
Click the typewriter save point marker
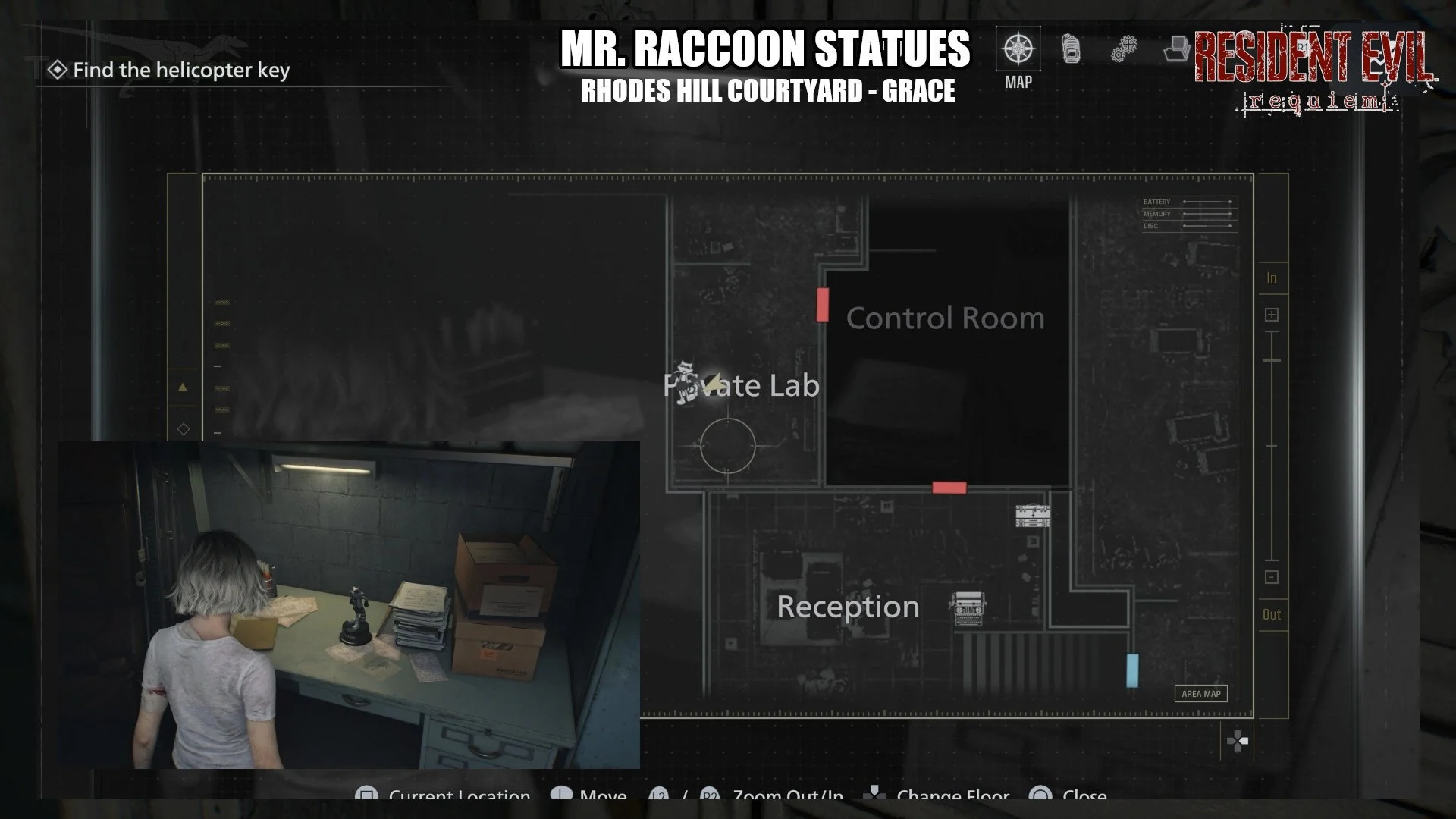(x=967, y=608)
